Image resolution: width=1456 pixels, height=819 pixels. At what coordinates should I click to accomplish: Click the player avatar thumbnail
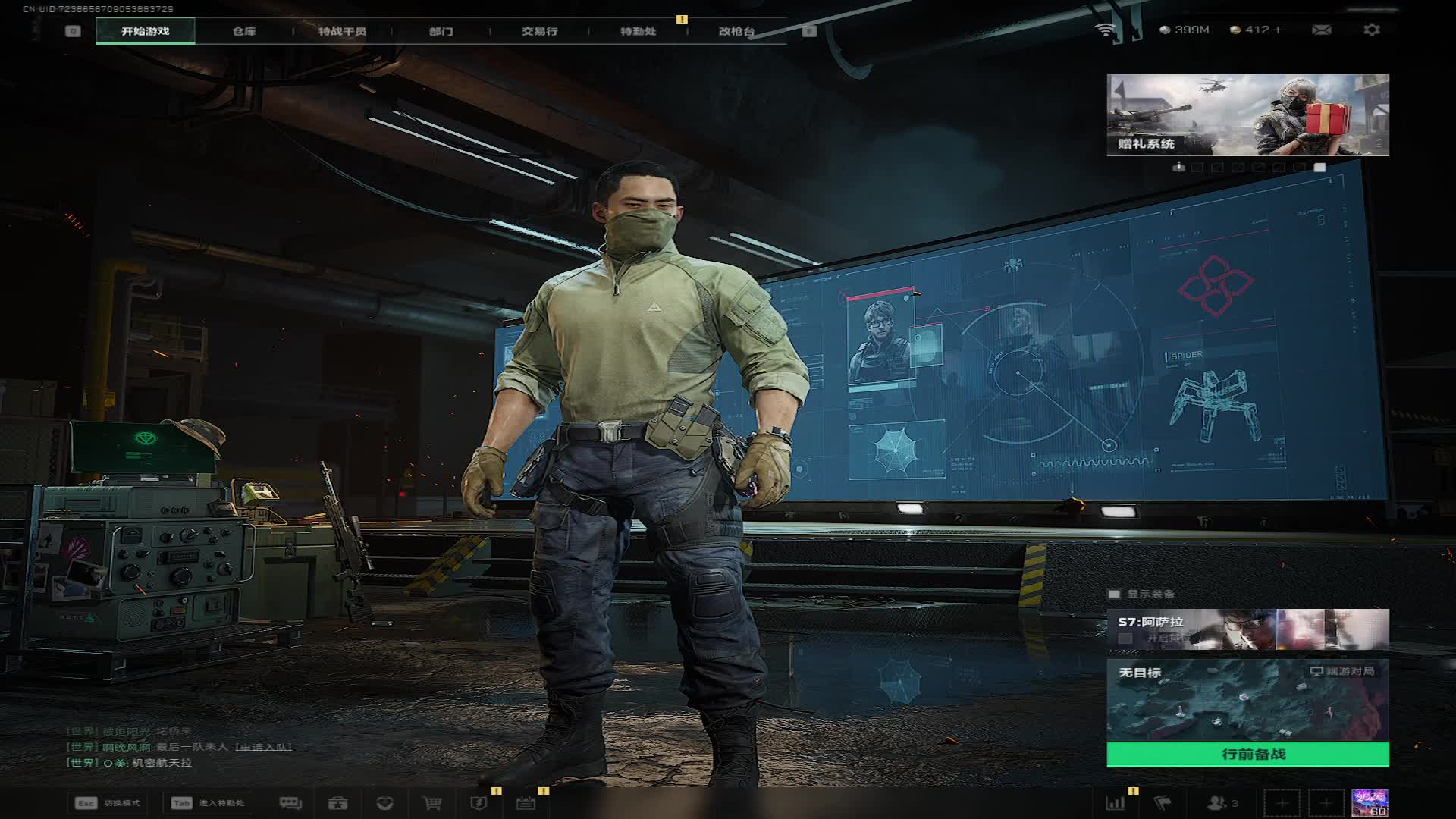click(x=1370, y=803)
